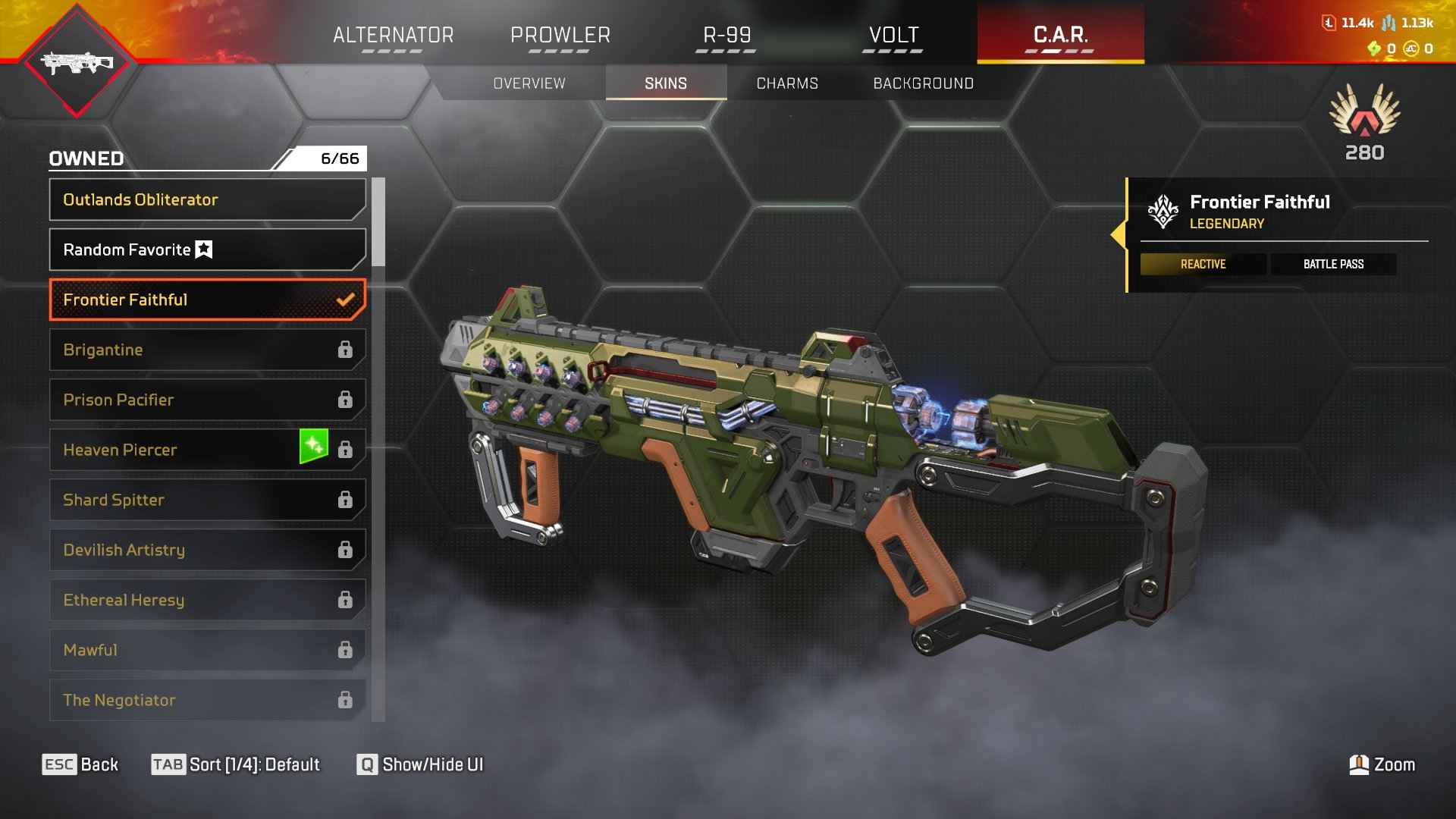Open the R-99 weapon tab
The image size is (1456, 819).
pos(726,35)
